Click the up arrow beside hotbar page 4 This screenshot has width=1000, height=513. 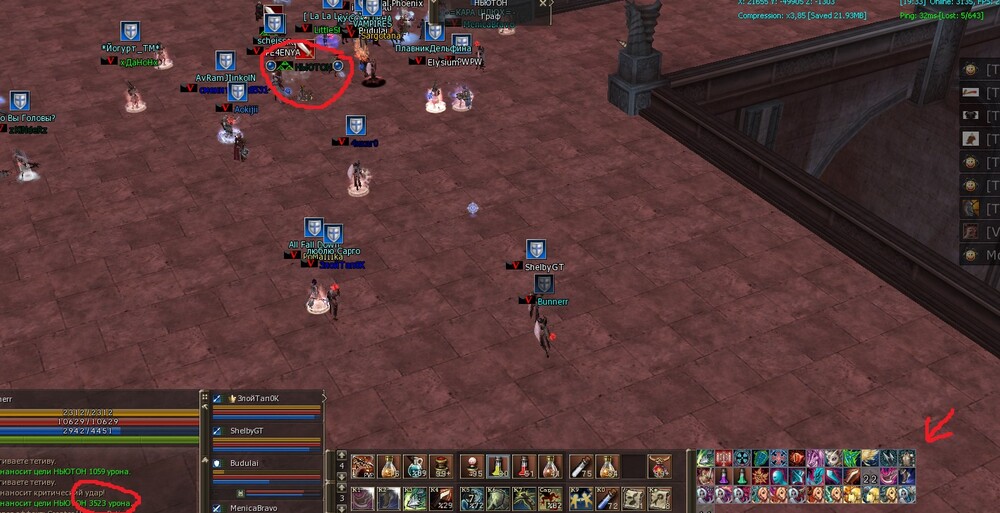pos(341,454)
